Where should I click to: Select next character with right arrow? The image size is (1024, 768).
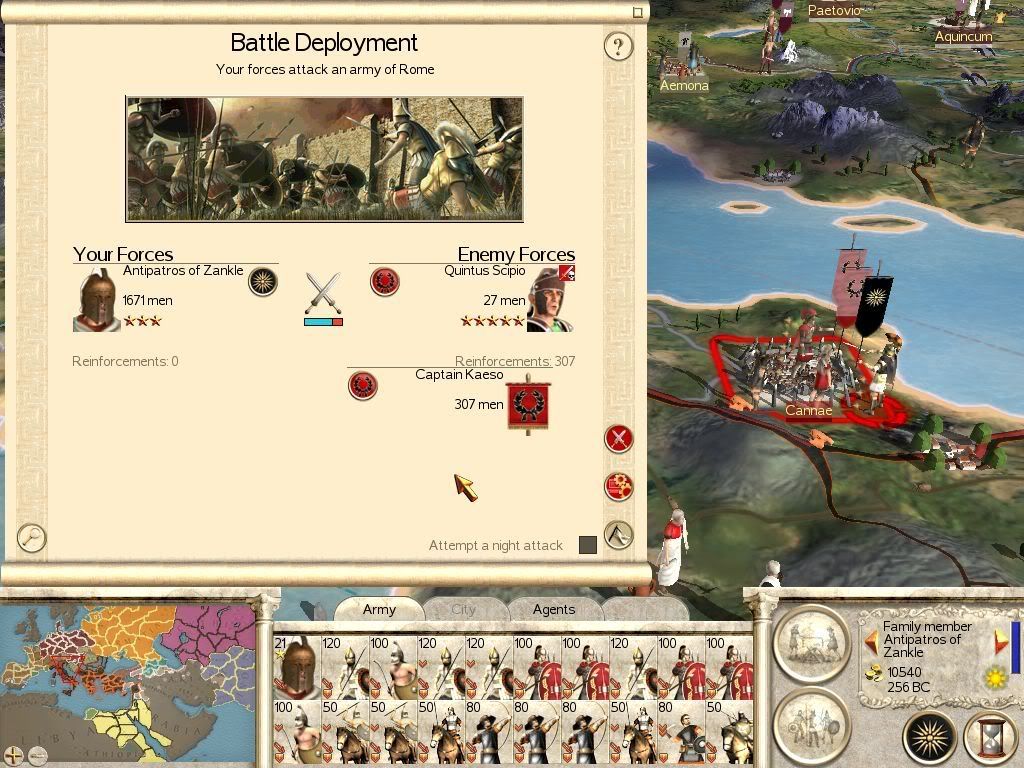pos(1000,640)
